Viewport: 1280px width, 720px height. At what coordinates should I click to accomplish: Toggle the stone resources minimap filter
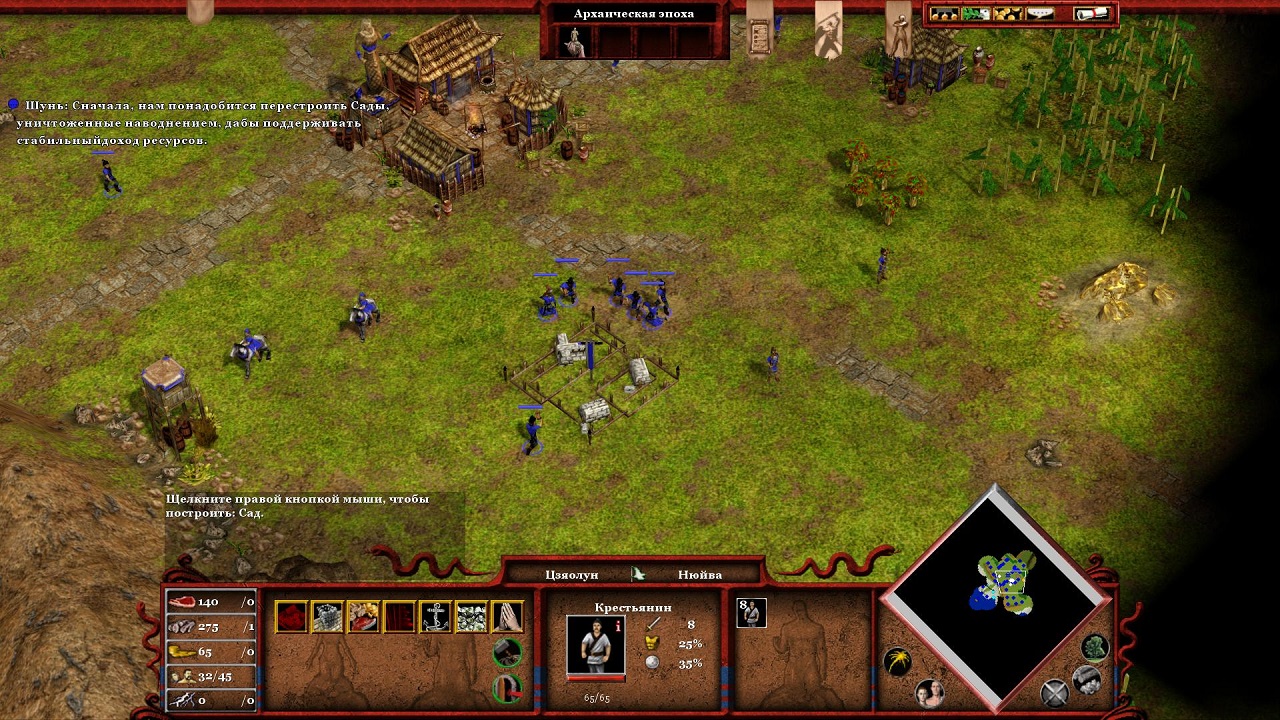click(1087, 680)
